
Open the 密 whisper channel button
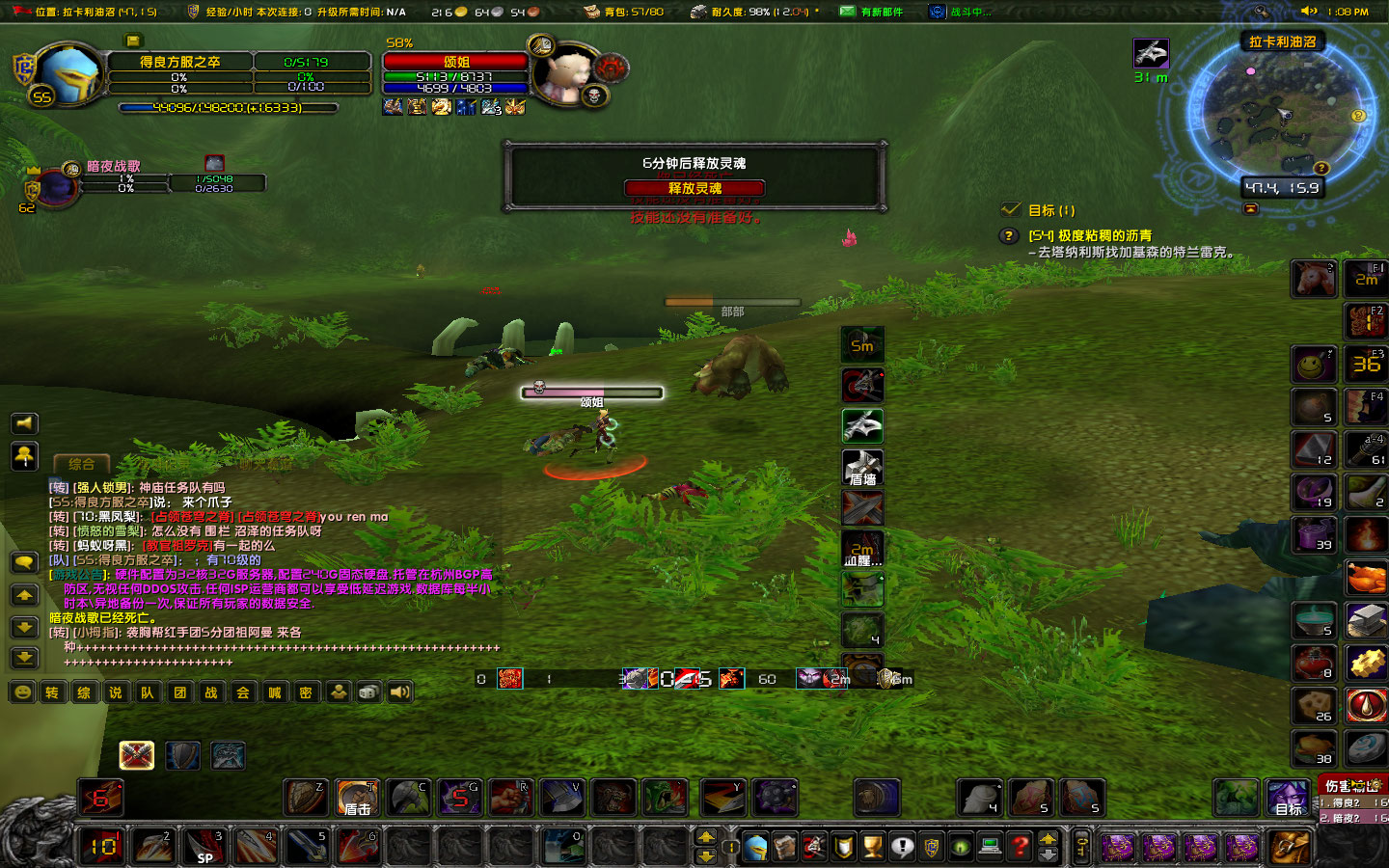306,692
